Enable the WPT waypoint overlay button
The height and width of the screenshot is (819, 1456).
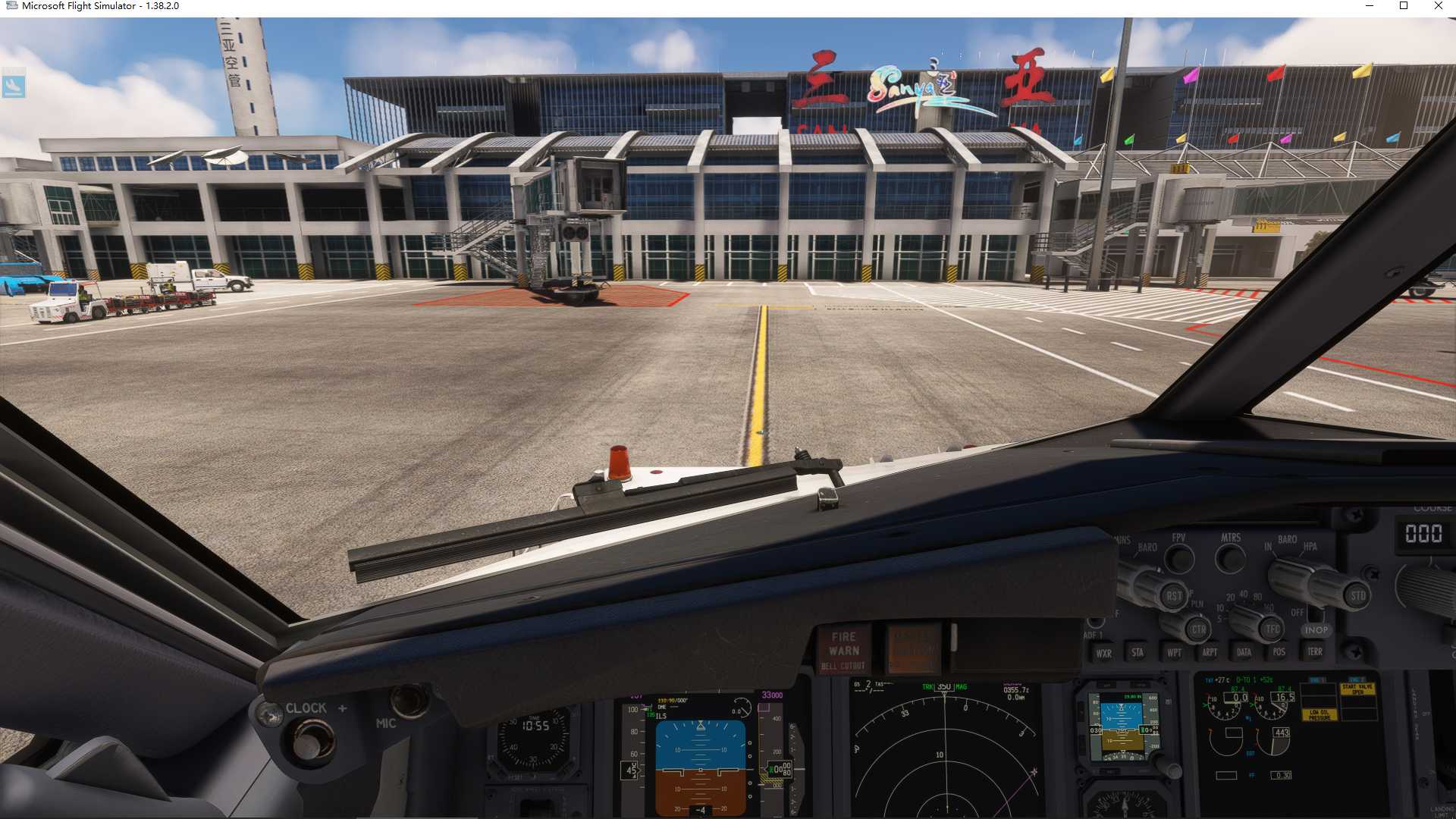click(x=1175, y=653)
